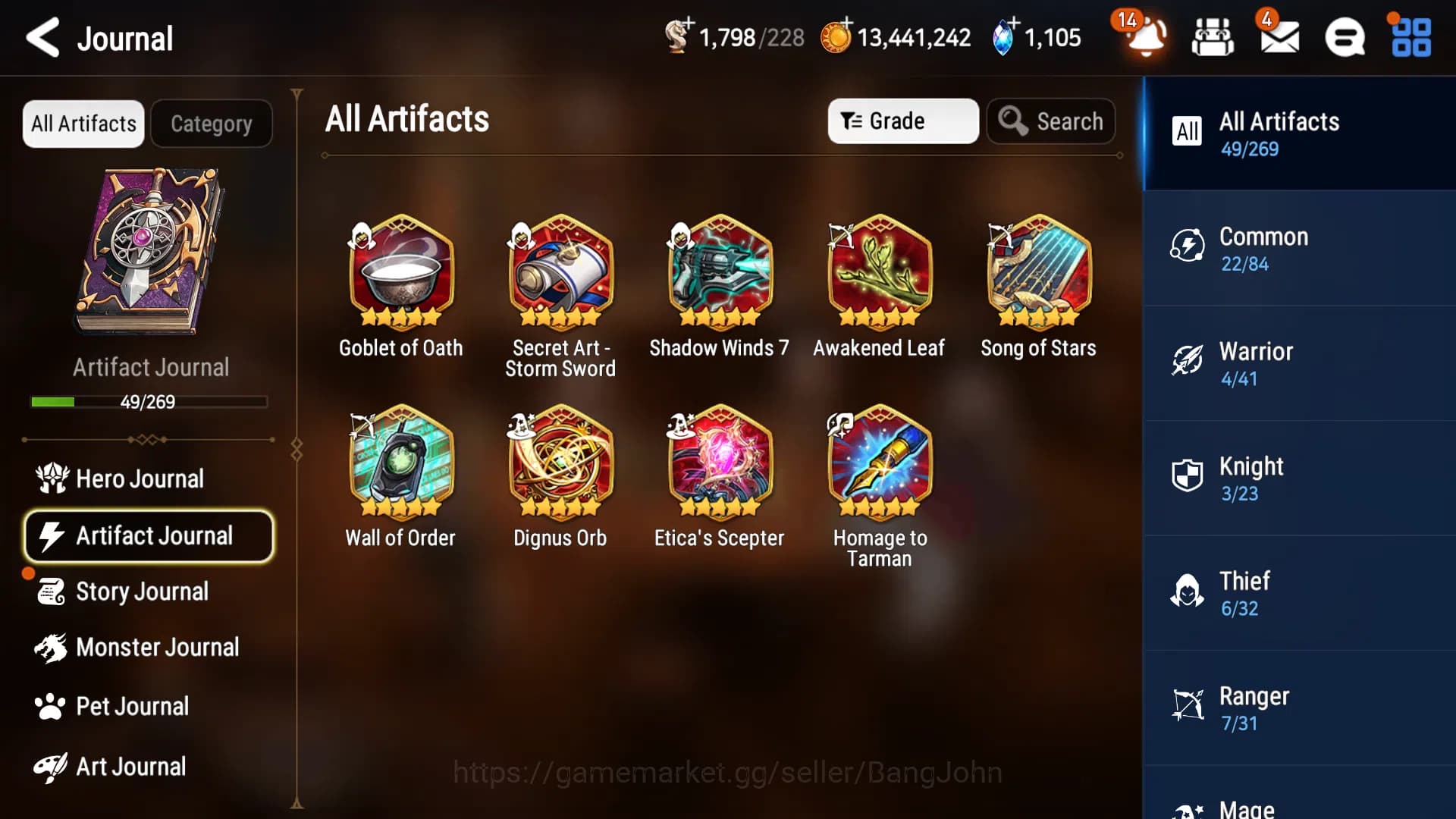Open the main menu grid icon
The height and width of the screenshot is (819, 1456).
pos(1409,38)
